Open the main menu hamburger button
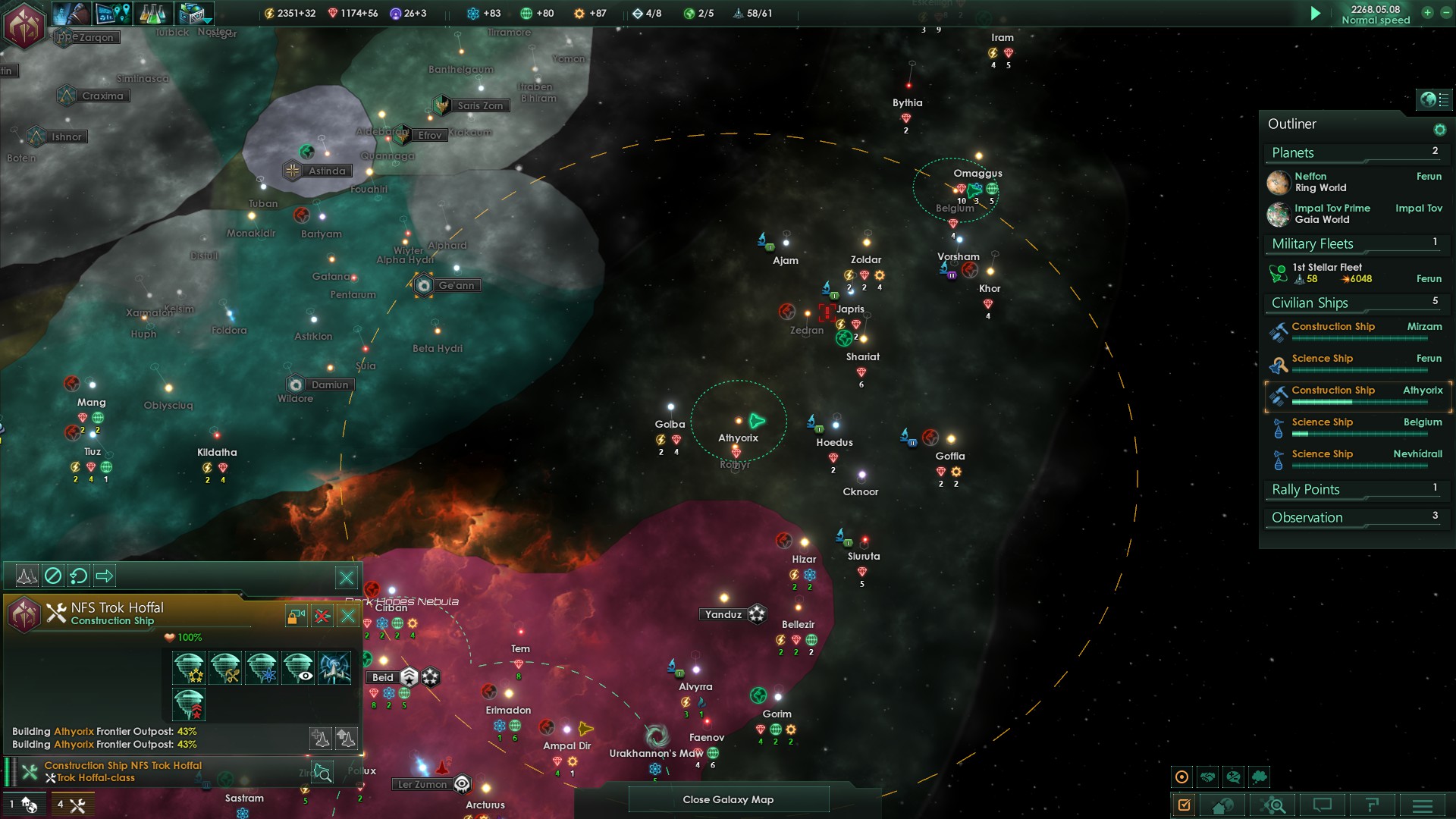The width and height of the screenshot is (1456, 819). pyautogui.click(x=1422, y=805)
